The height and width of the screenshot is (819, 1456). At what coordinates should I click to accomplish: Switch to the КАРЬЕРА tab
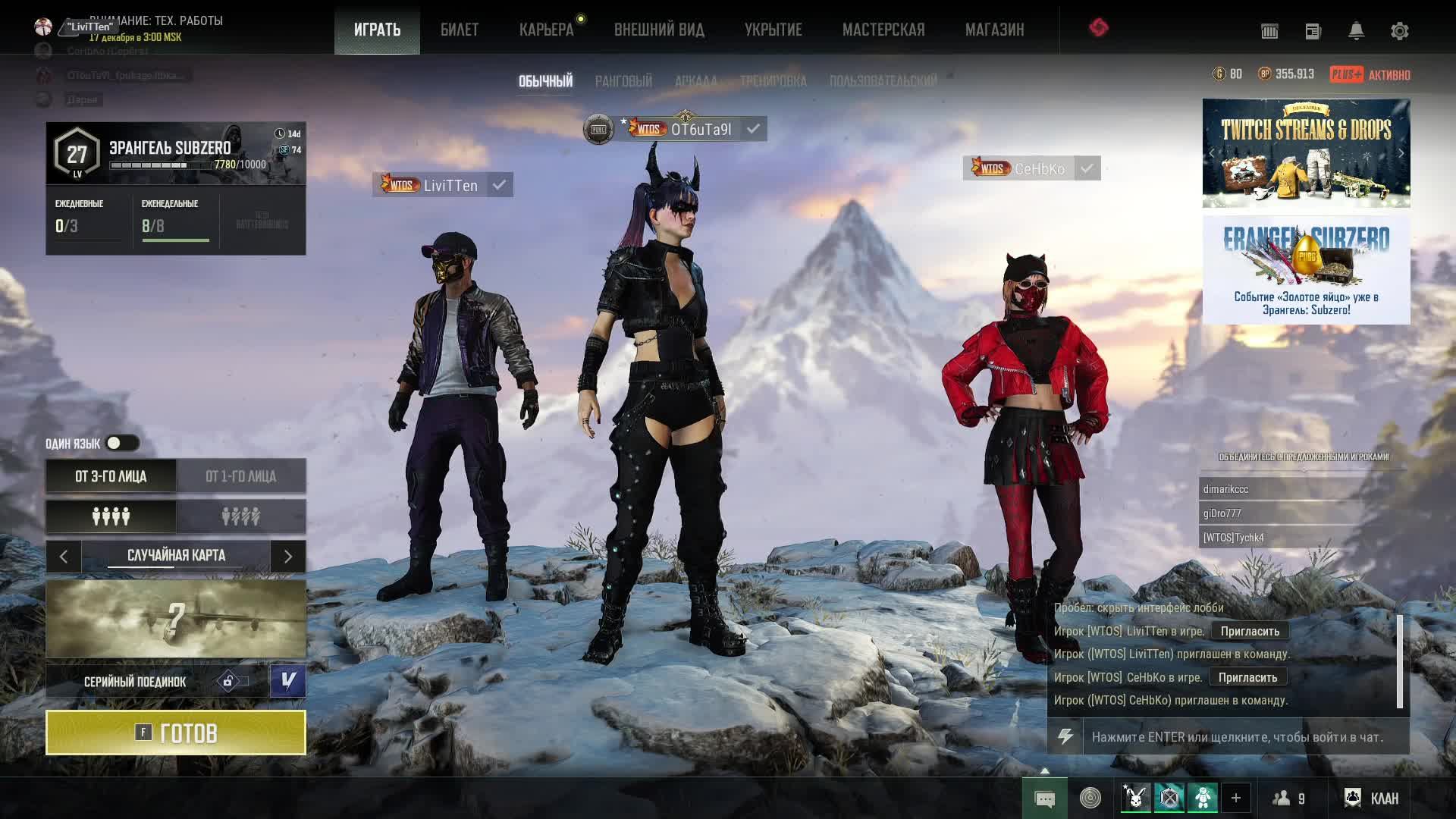pos(546,30)
